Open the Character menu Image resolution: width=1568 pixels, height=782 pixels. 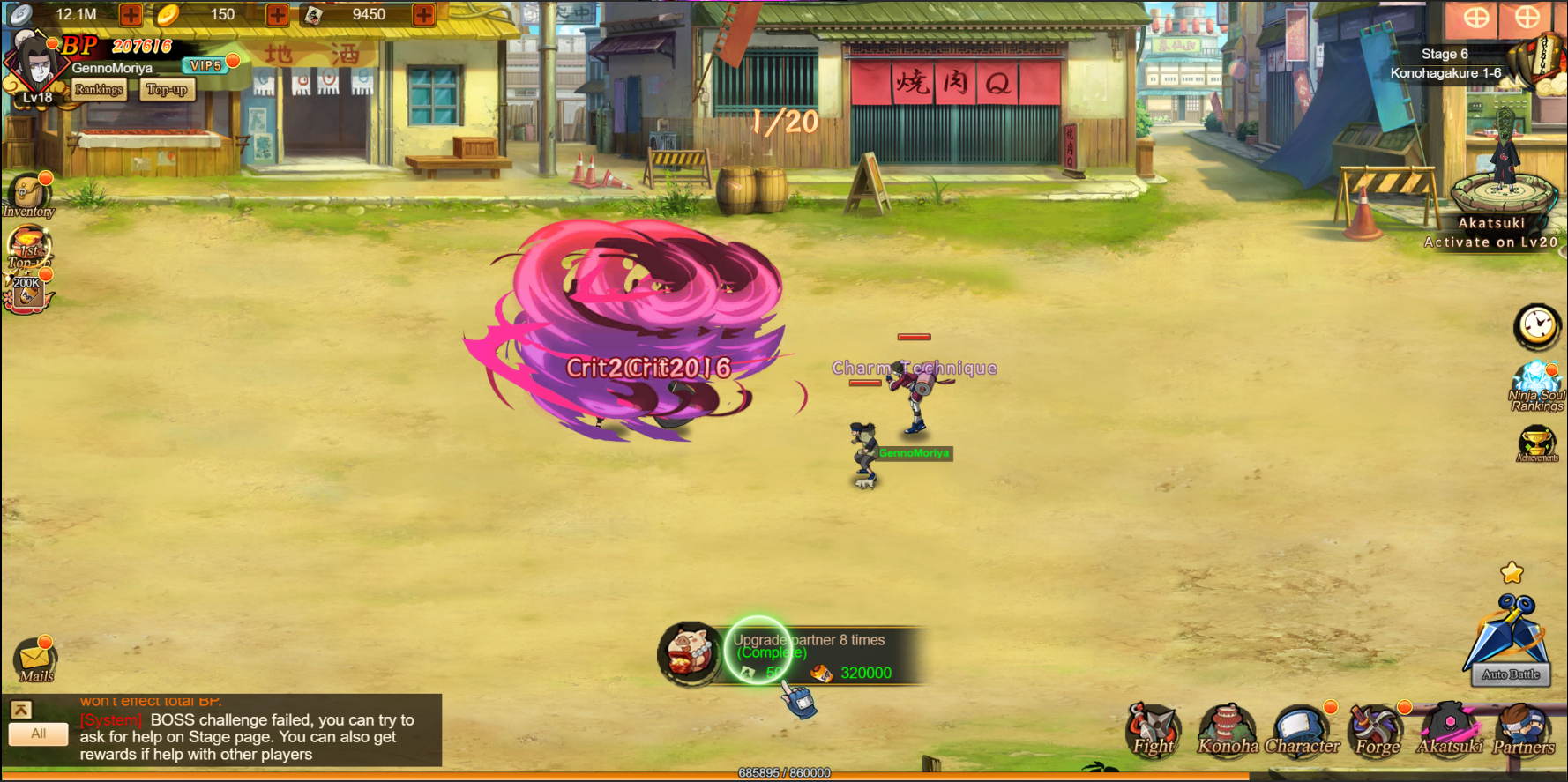(x=1302, y=732)
